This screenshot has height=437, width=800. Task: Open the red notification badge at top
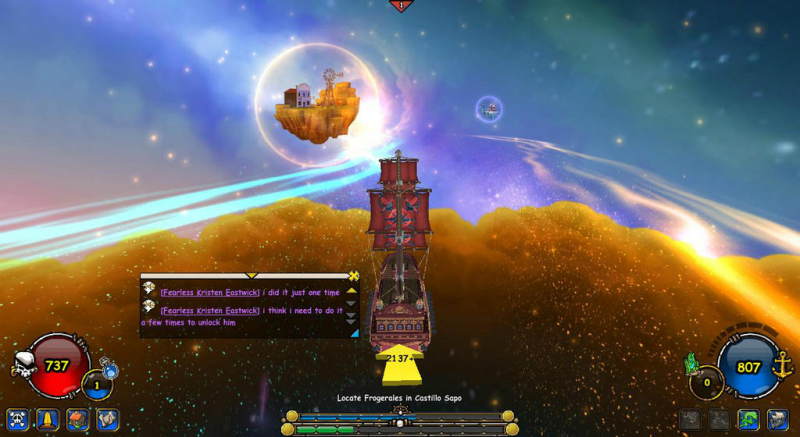401,5
